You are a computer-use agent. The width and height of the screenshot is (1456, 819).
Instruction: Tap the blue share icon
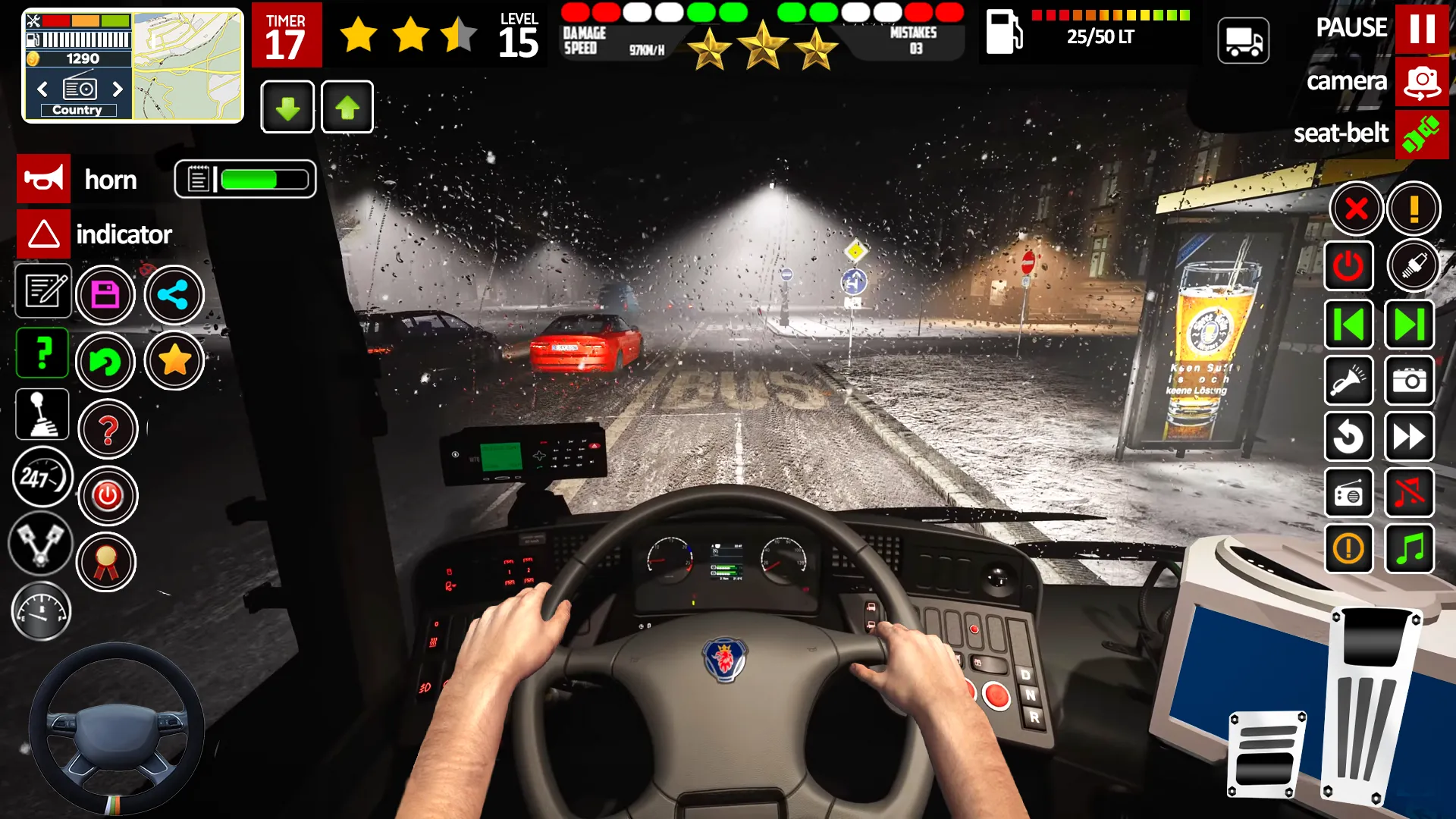click(174, 296)
